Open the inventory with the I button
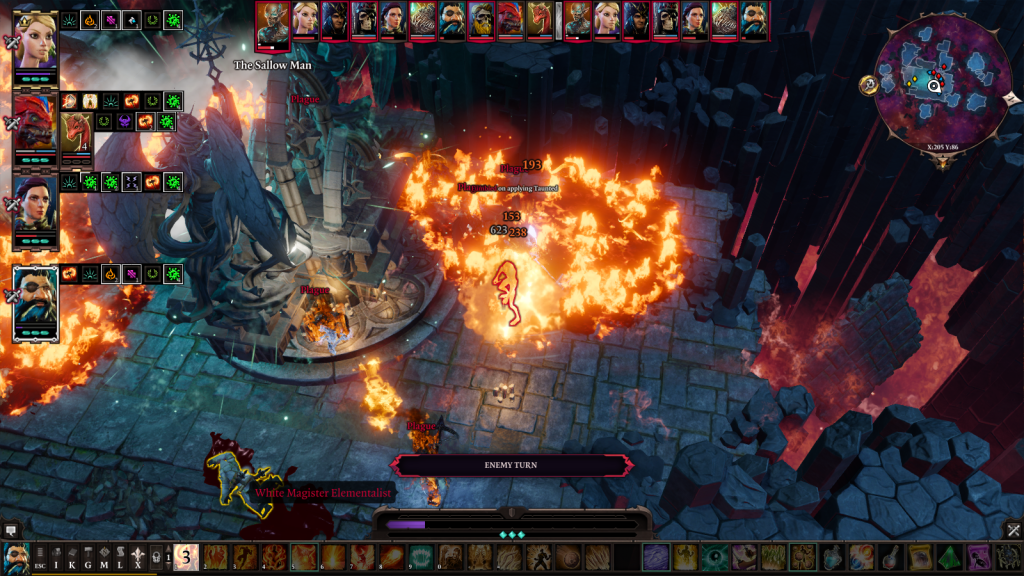1024x576 pixels. [56, 557]
